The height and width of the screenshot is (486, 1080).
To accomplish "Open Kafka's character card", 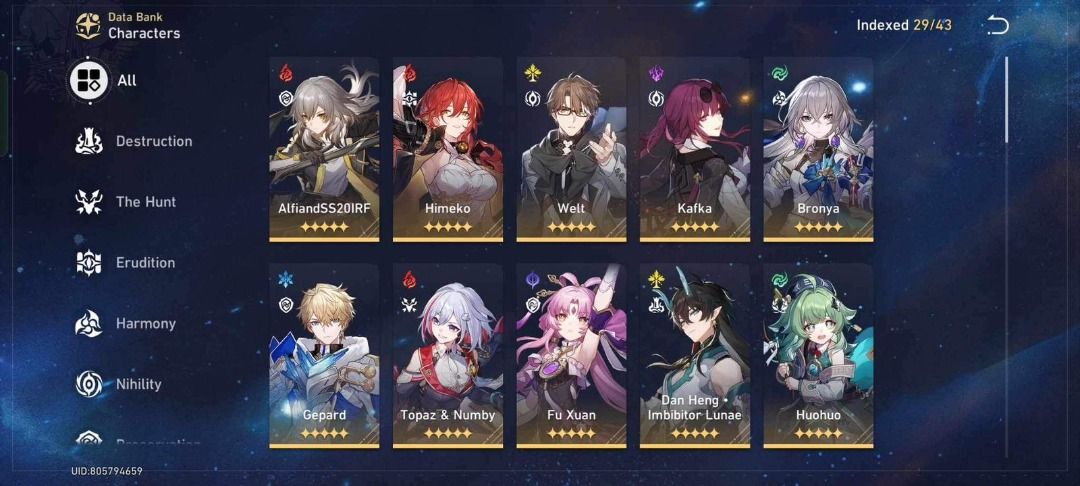I will (694, 148).
